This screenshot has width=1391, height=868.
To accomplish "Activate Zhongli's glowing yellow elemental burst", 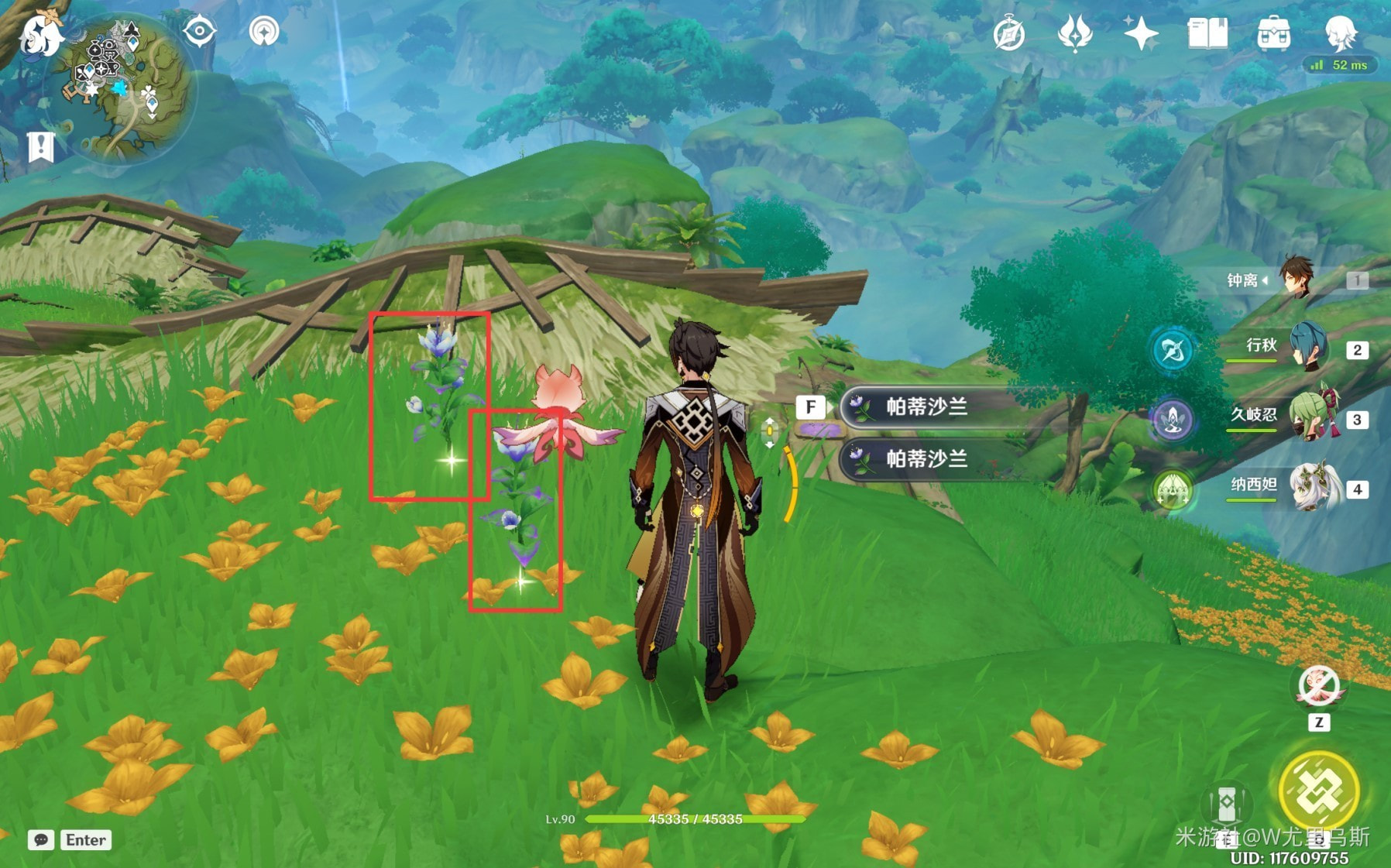I will pos(1318,791).
